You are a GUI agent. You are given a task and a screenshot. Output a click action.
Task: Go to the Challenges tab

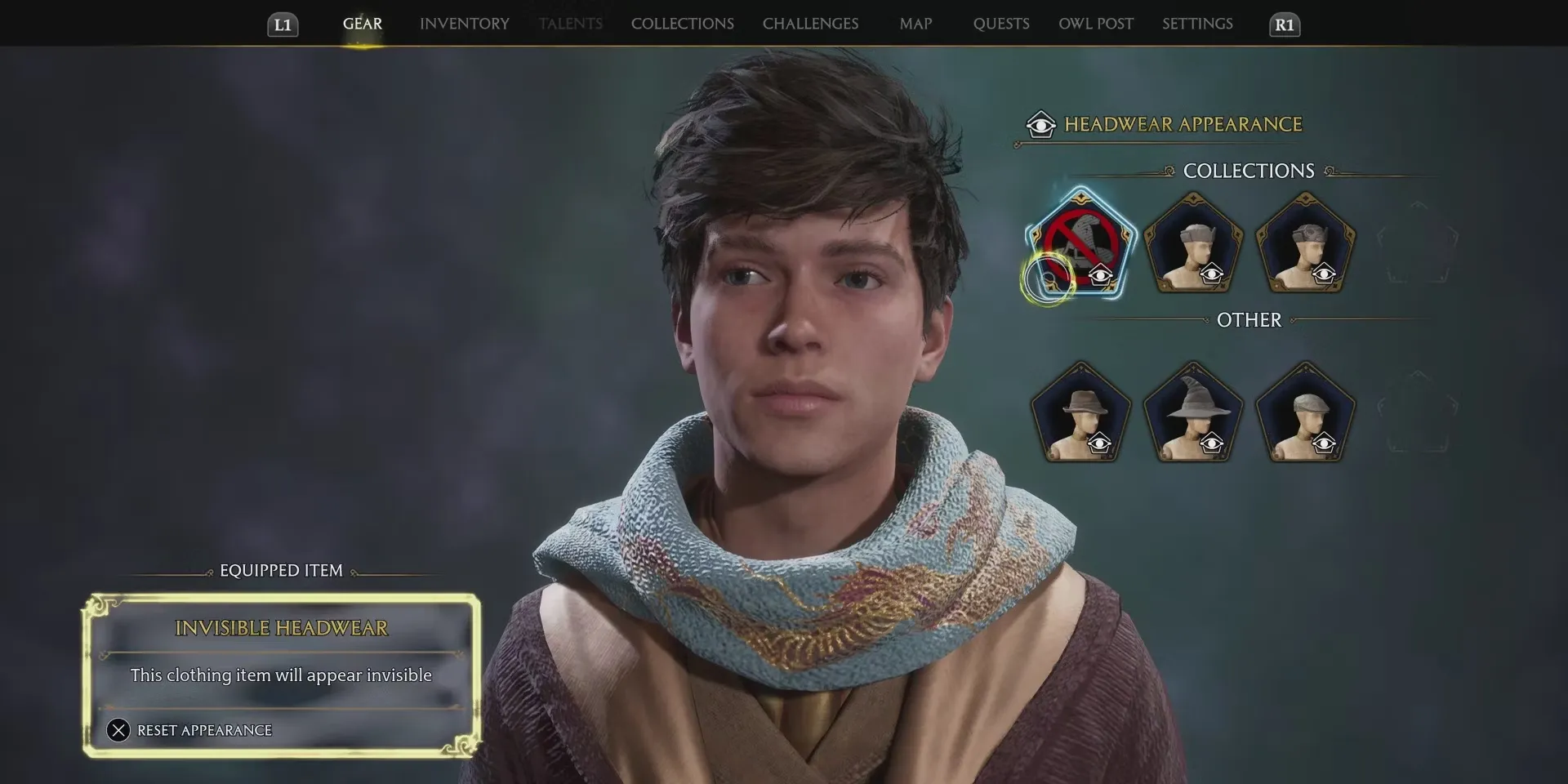tap(810, 24)
